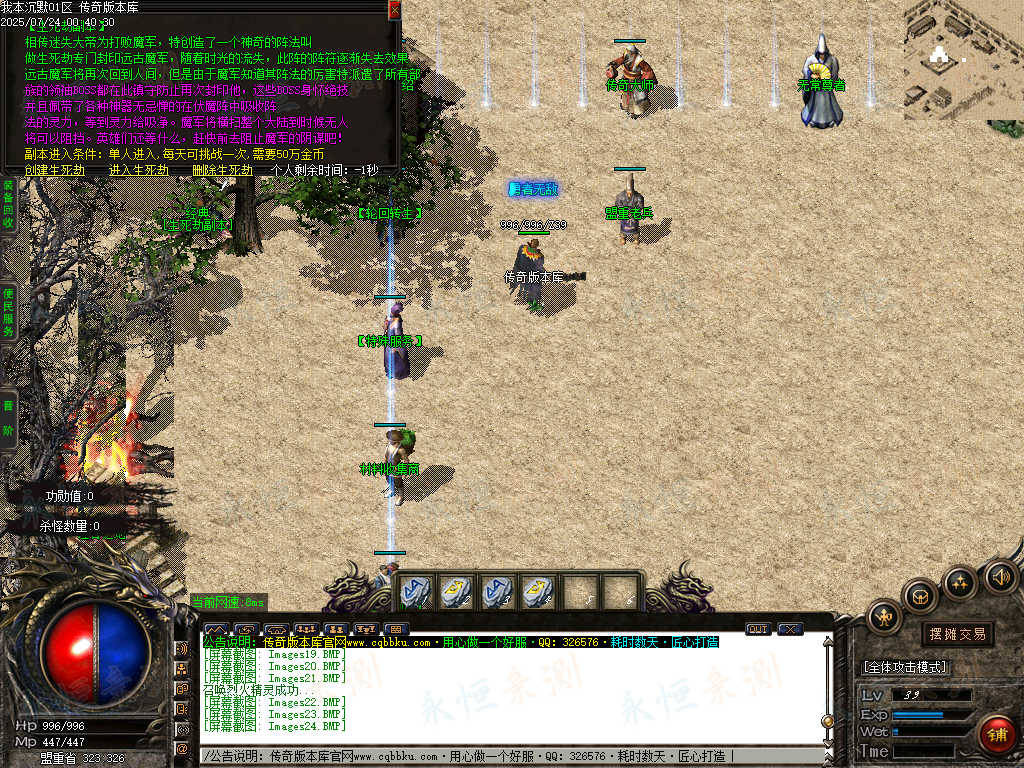1024x768 pixels.
Task: Click the 创建生死劫 link
Action: 57,170
